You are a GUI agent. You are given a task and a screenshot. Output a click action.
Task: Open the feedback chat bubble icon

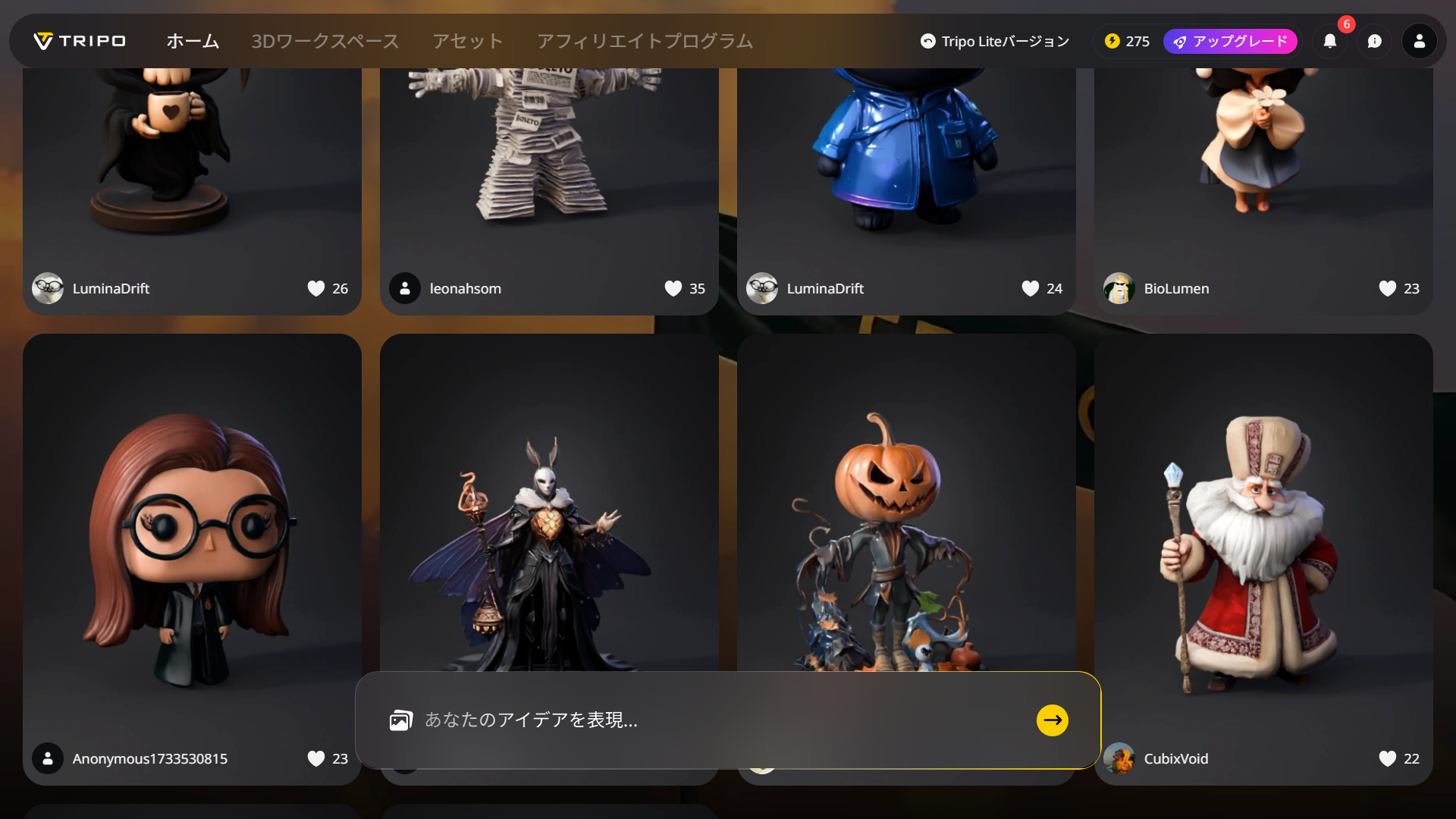coord(1375,41)
